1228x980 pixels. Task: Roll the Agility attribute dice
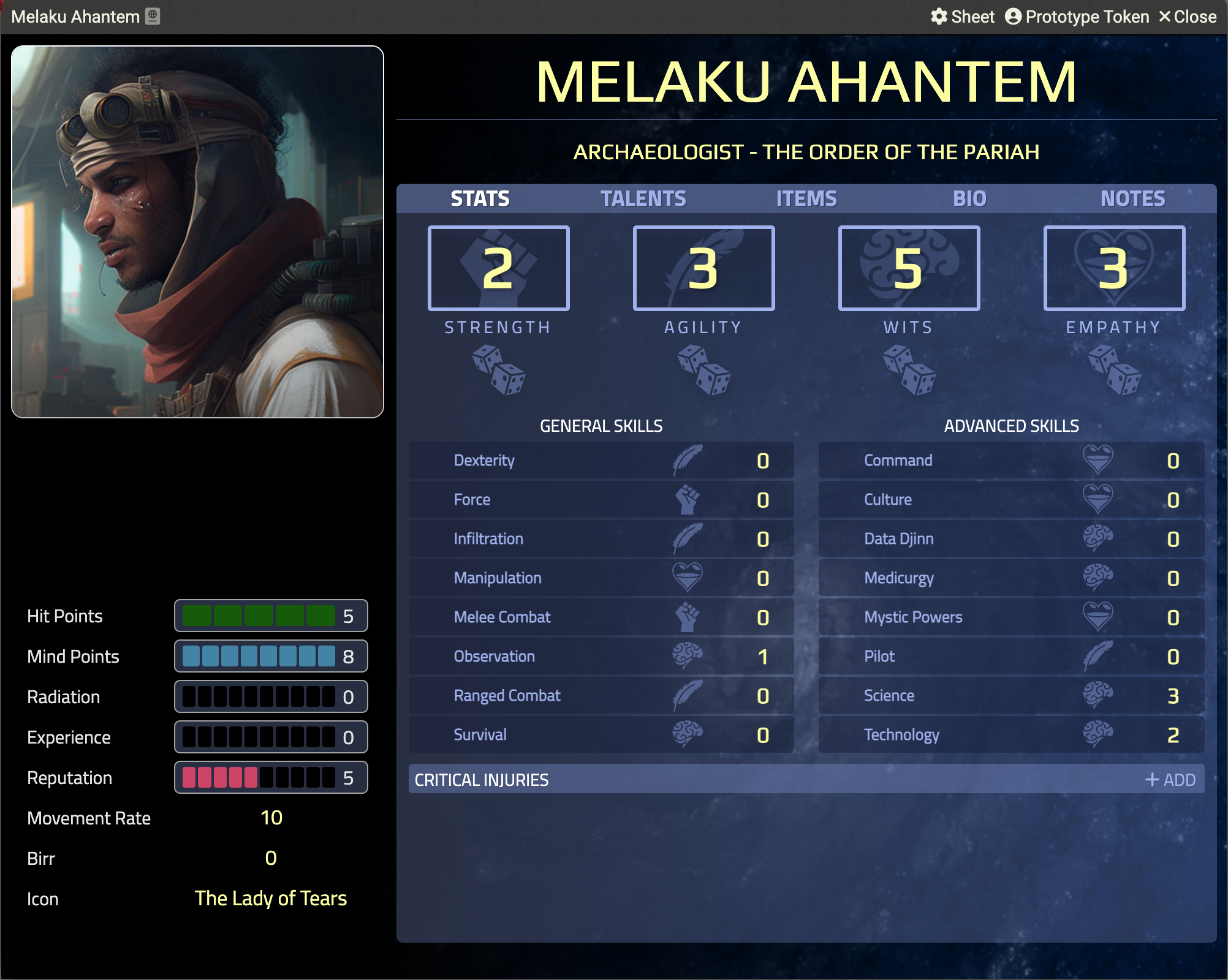(x=703, y=370)
